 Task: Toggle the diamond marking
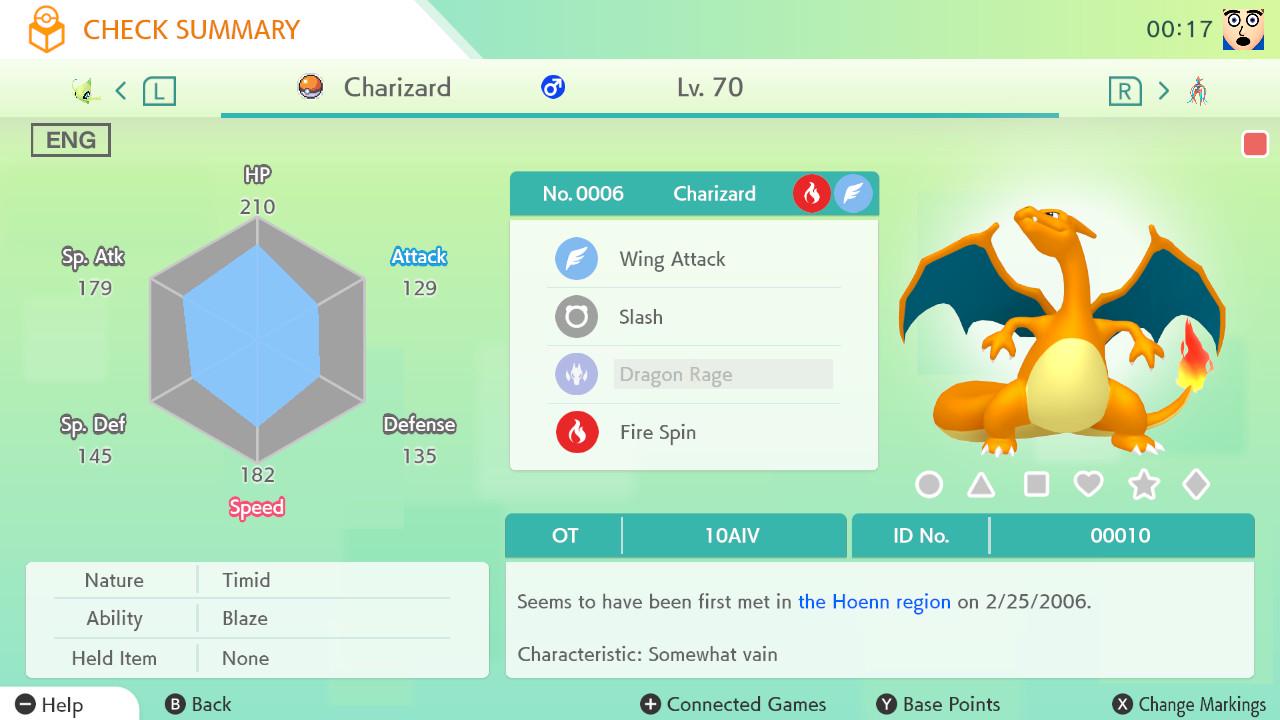click(x=1196, y=485)
